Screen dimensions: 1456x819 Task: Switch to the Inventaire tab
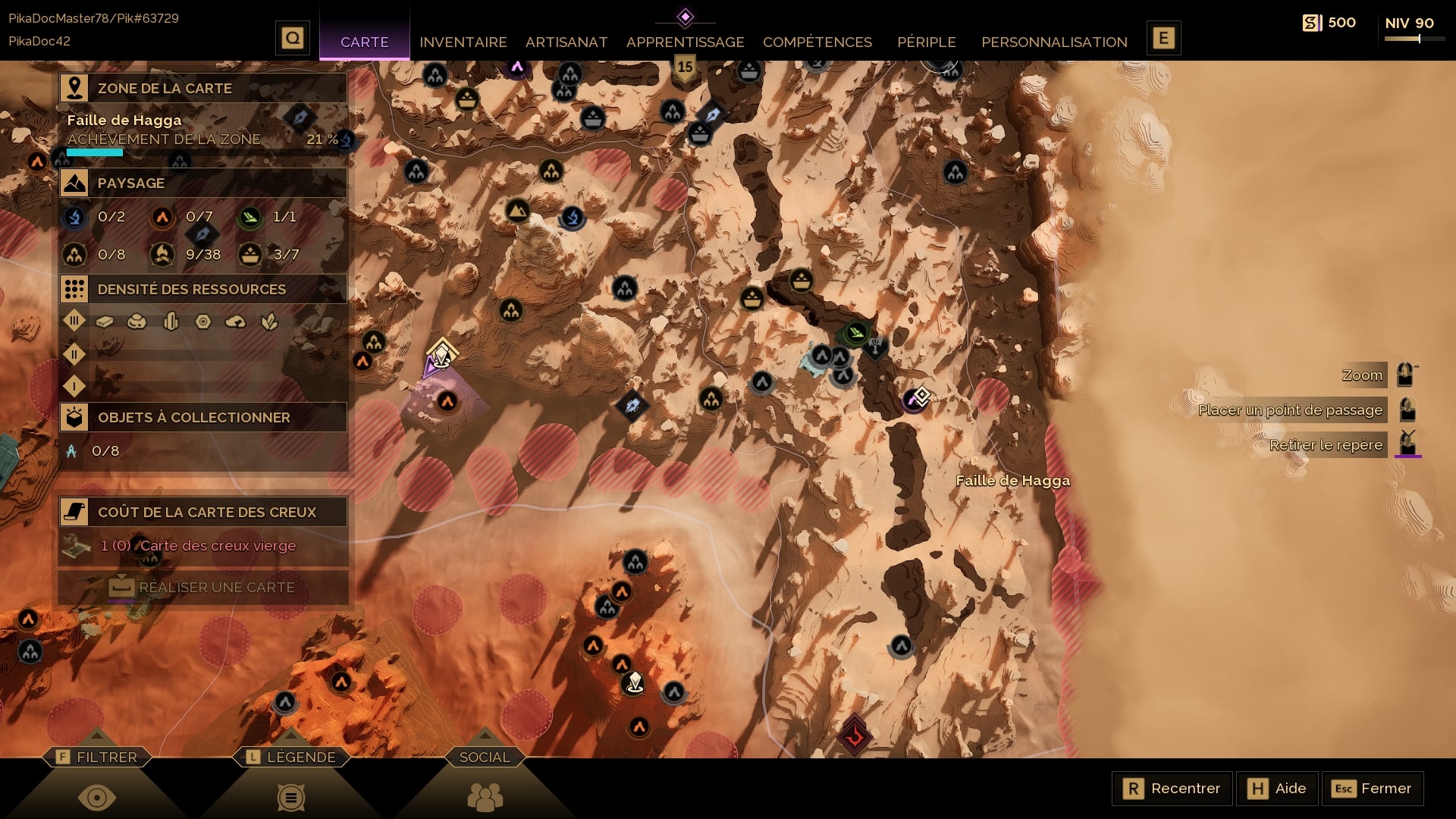coord(463,42)
